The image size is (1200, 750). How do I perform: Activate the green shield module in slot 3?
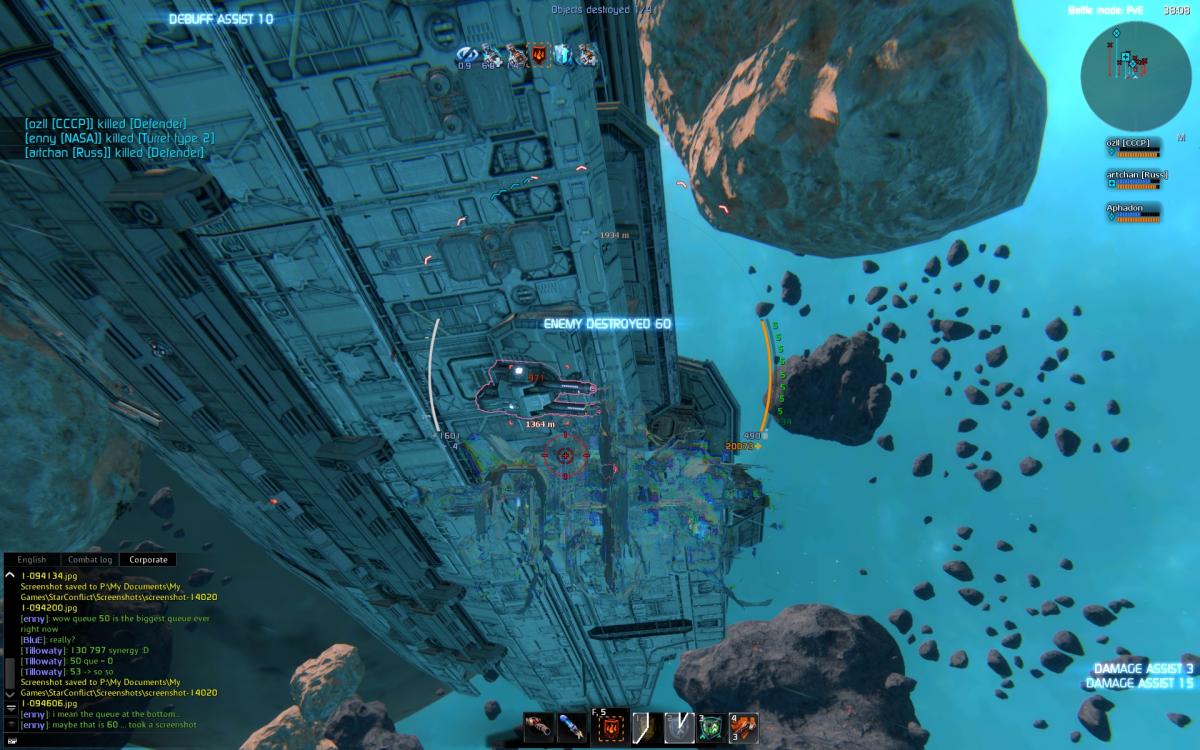(x=712, y=726)
